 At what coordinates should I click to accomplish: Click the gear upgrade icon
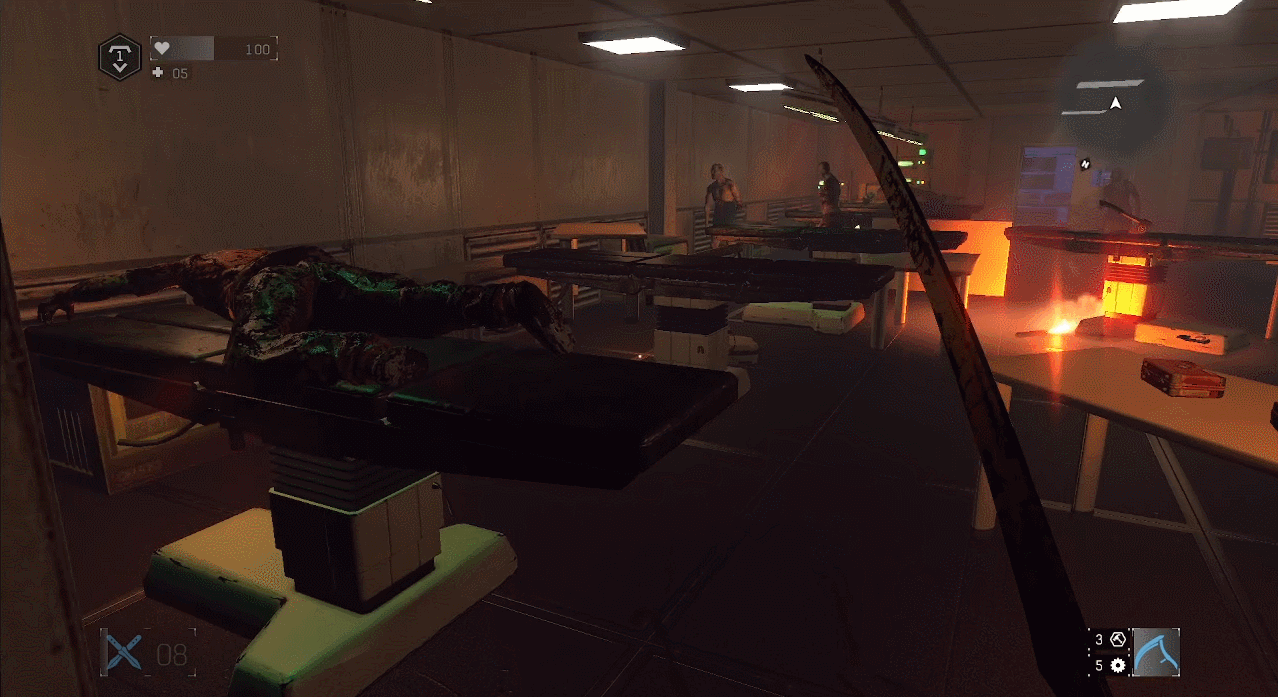pos(1118,665)
